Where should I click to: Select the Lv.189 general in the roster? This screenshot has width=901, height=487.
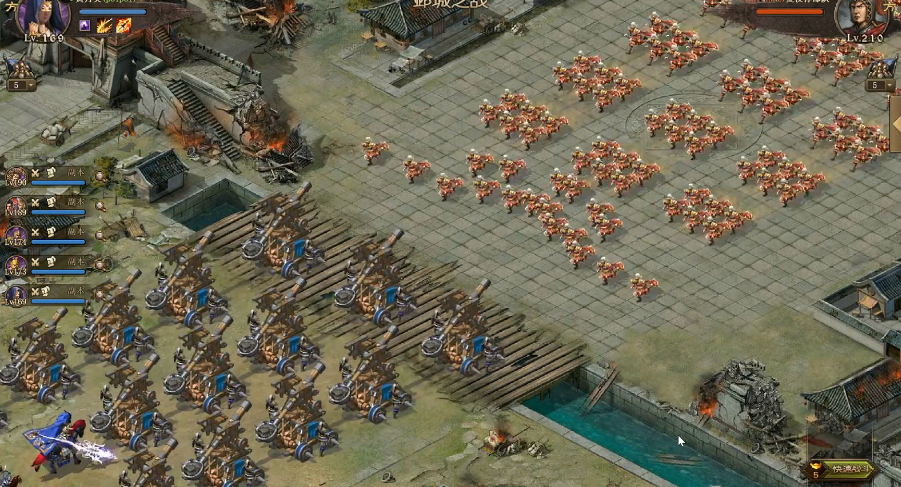point(16,207)
